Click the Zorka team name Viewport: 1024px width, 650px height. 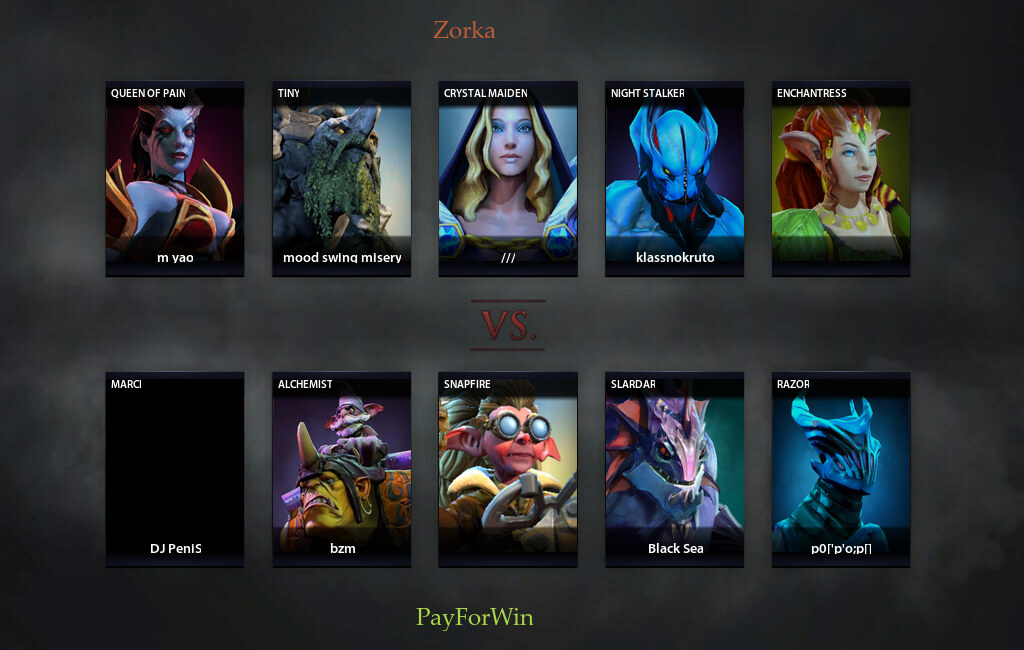click(x=464, y=30)
